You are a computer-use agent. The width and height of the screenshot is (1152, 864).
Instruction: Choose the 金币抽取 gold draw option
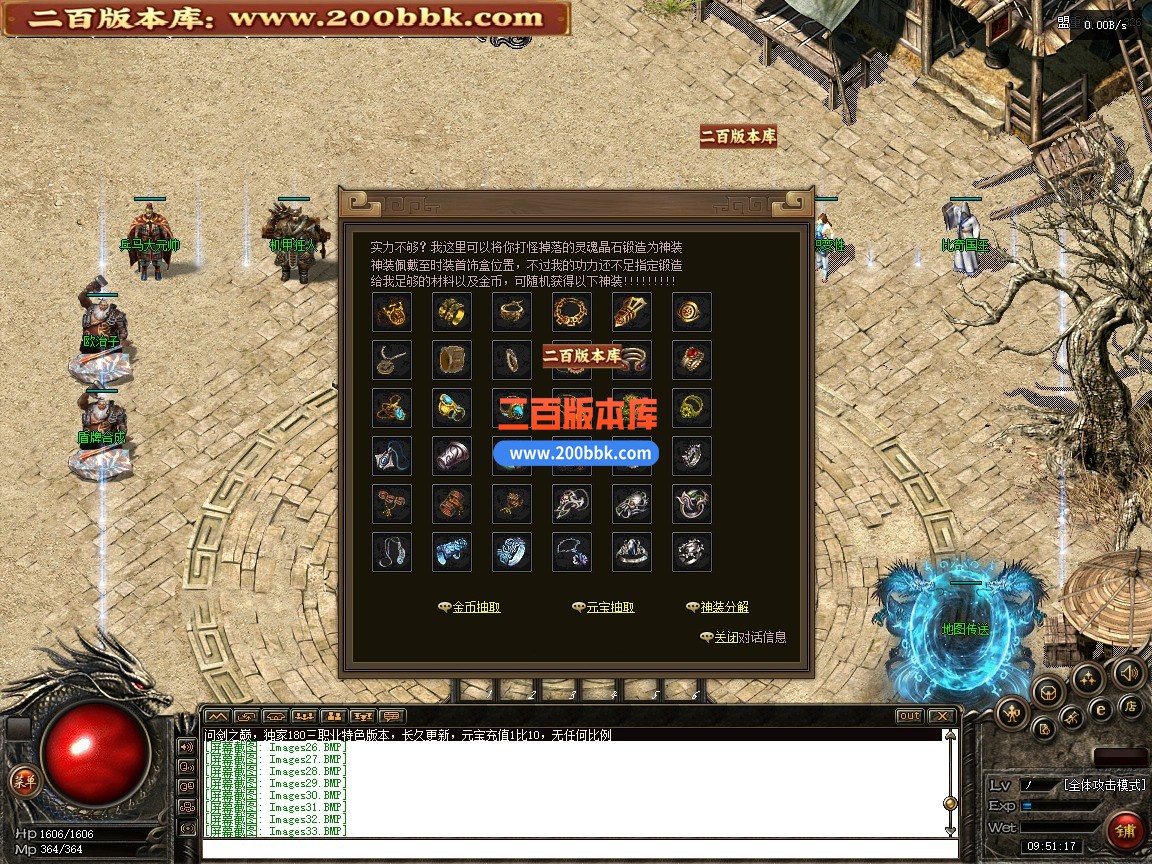[476, 607]
